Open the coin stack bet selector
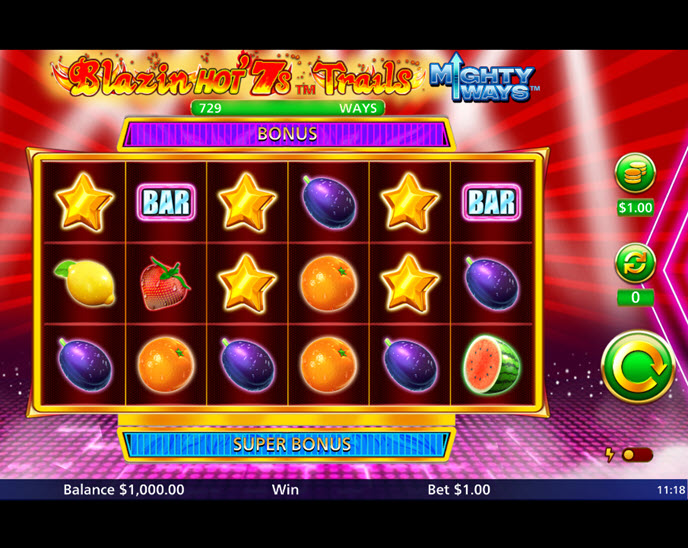688x548 pixels. 634,174
